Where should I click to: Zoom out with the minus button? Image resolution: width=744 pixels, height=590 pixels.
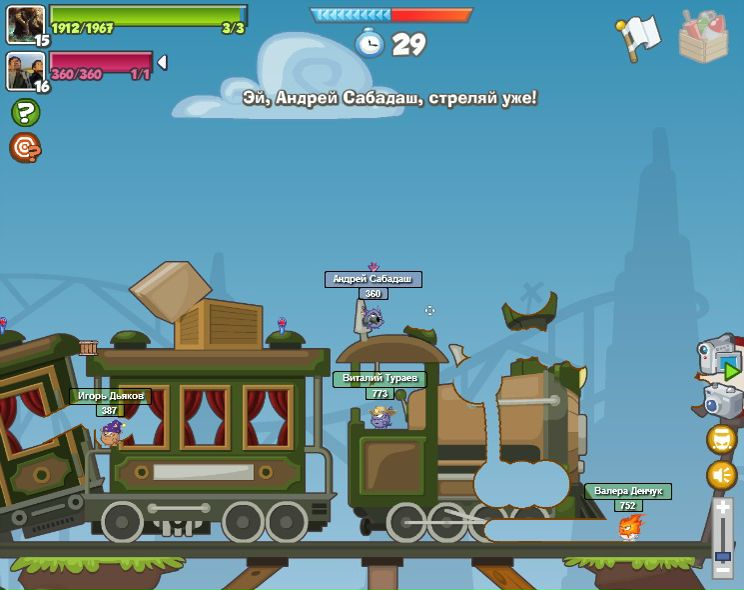point(722,571)
